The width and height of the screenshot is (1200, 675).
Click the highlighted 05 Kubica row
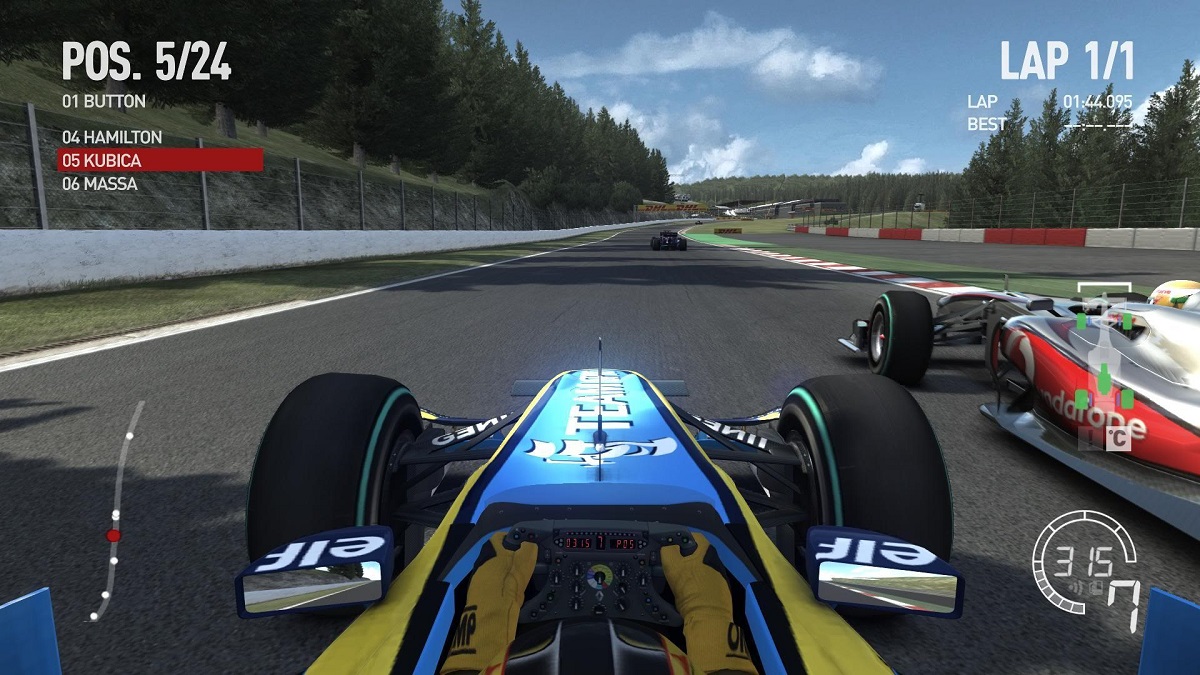[x=160, y=160]
